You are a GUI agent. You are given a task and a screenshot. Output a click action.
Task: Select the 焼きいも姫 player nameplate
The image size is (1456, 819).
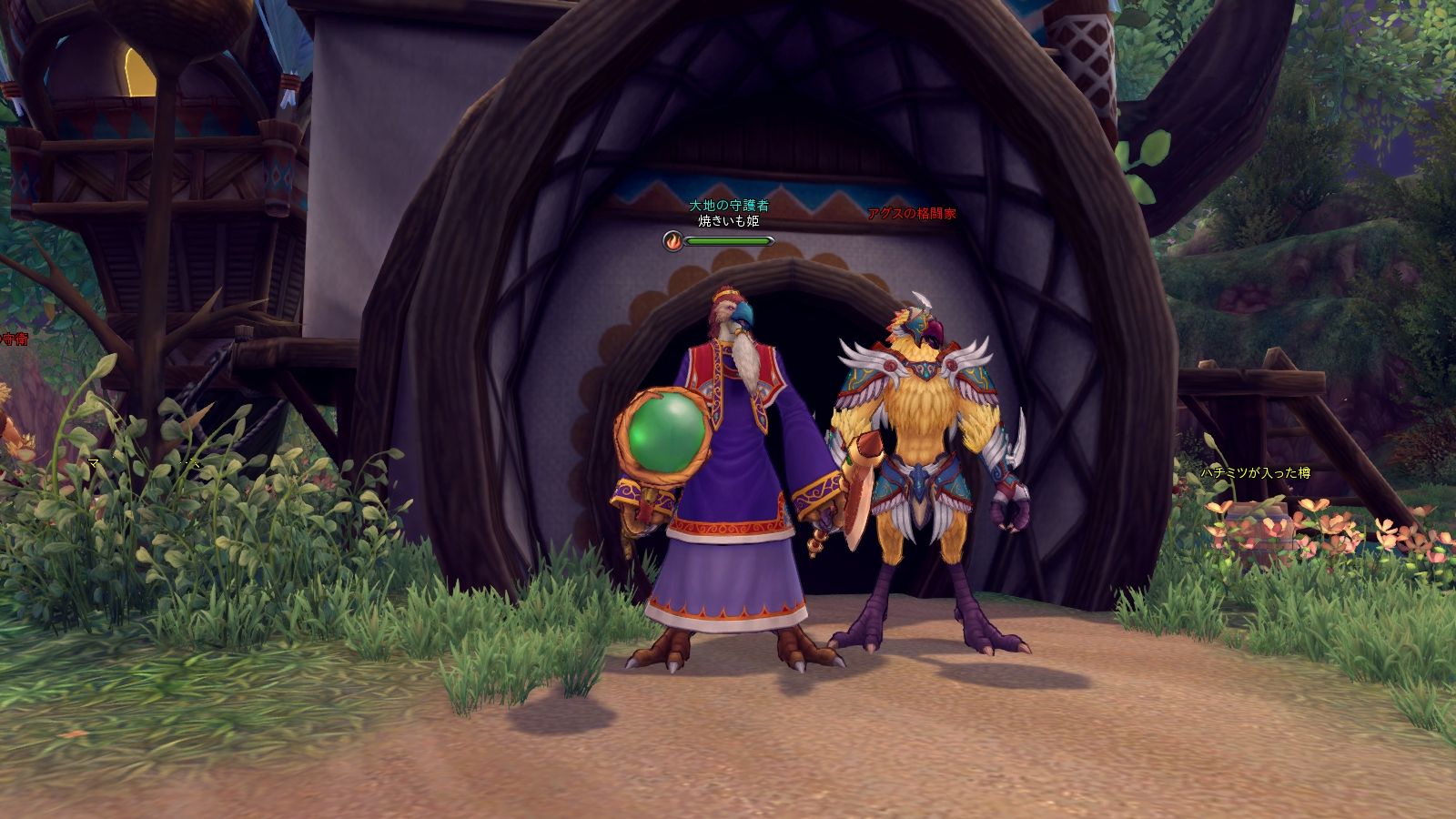click(728, 220)
